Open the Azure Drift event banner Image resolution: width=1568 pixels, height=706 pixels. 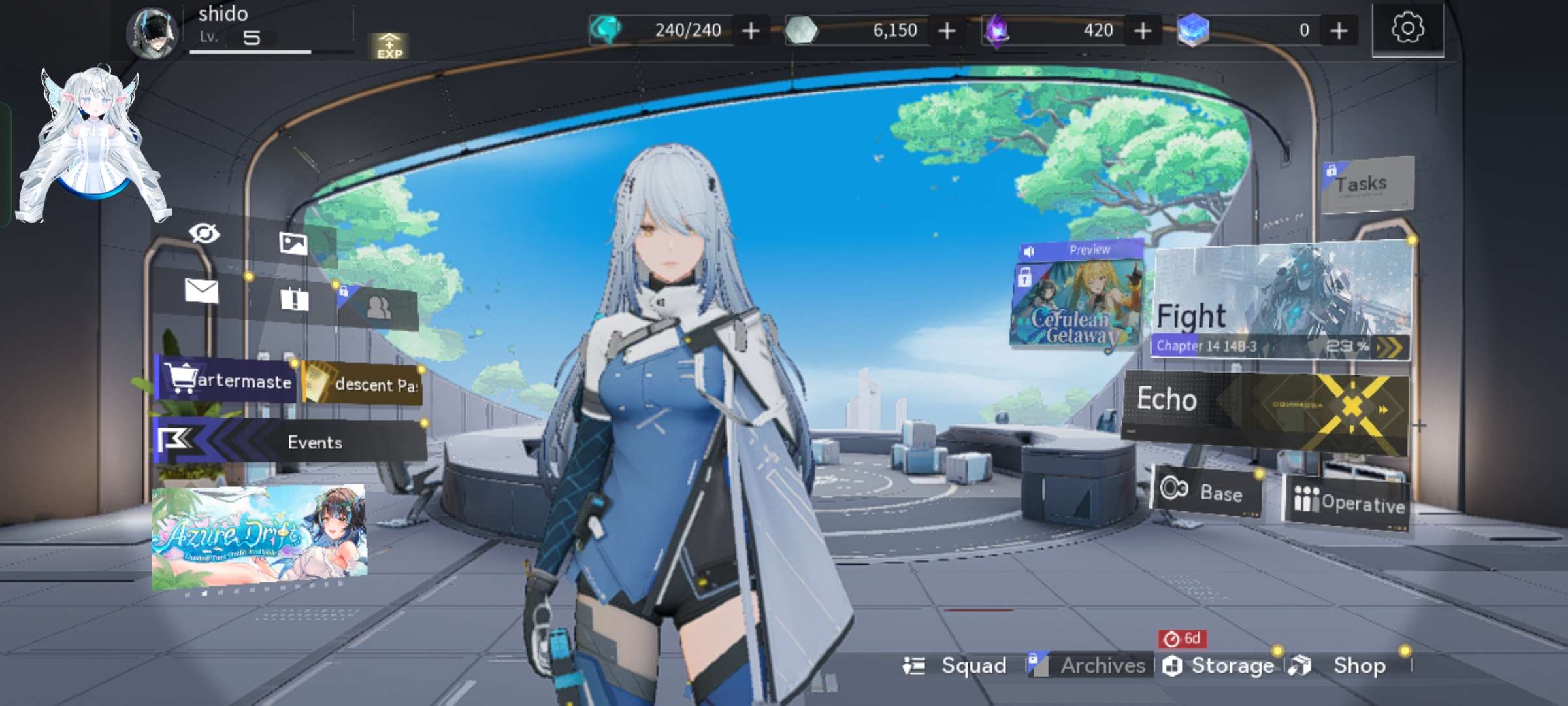coord(259,537)
